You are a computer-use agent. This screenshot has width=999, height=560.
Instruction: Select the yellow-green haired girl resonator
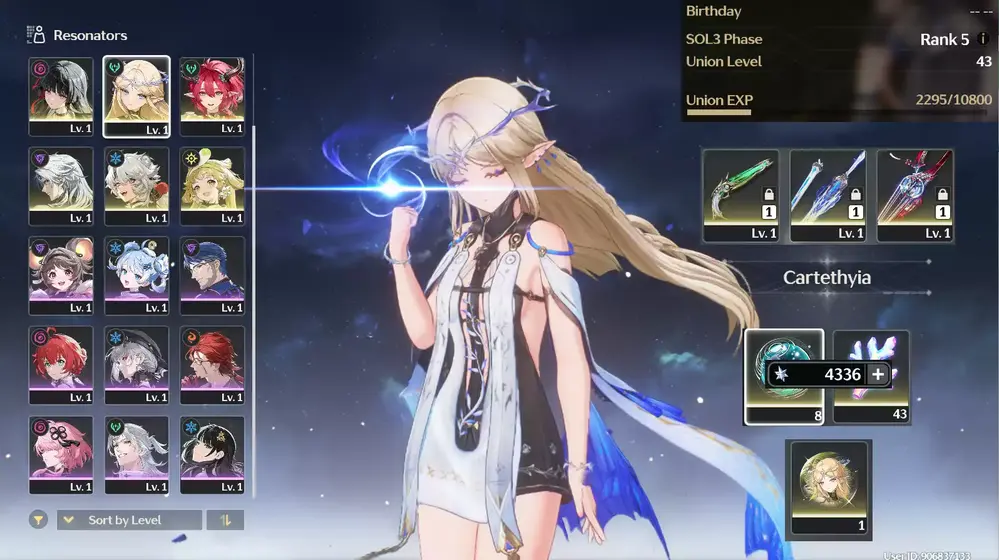(x=212, y=185)
